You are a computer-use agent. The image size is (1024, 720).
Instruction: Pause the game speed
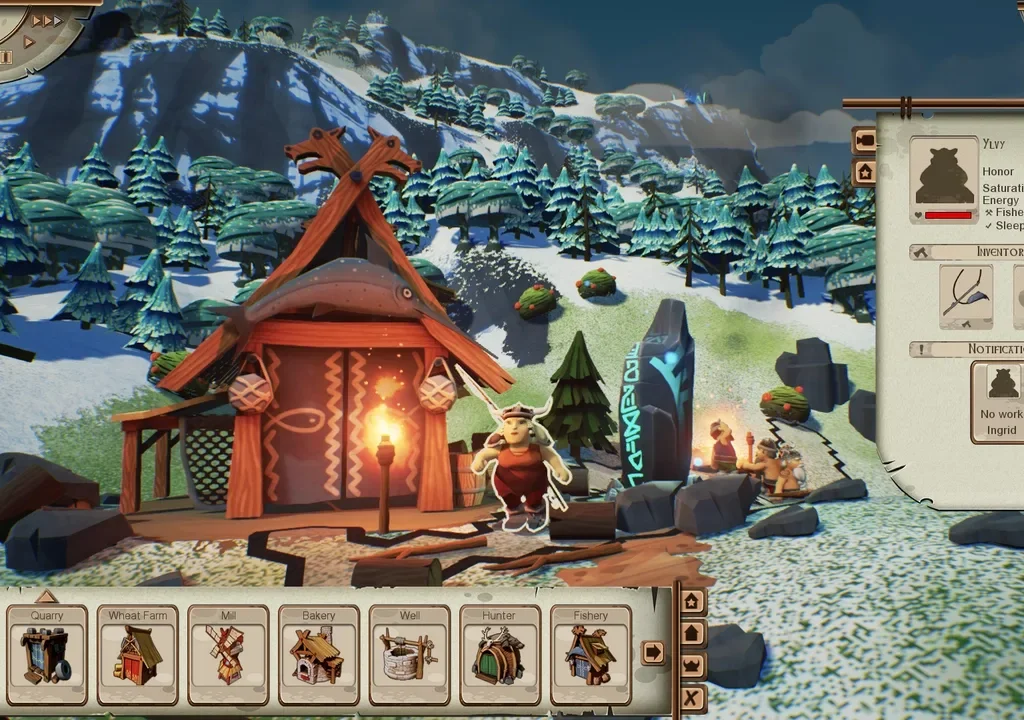6,58
